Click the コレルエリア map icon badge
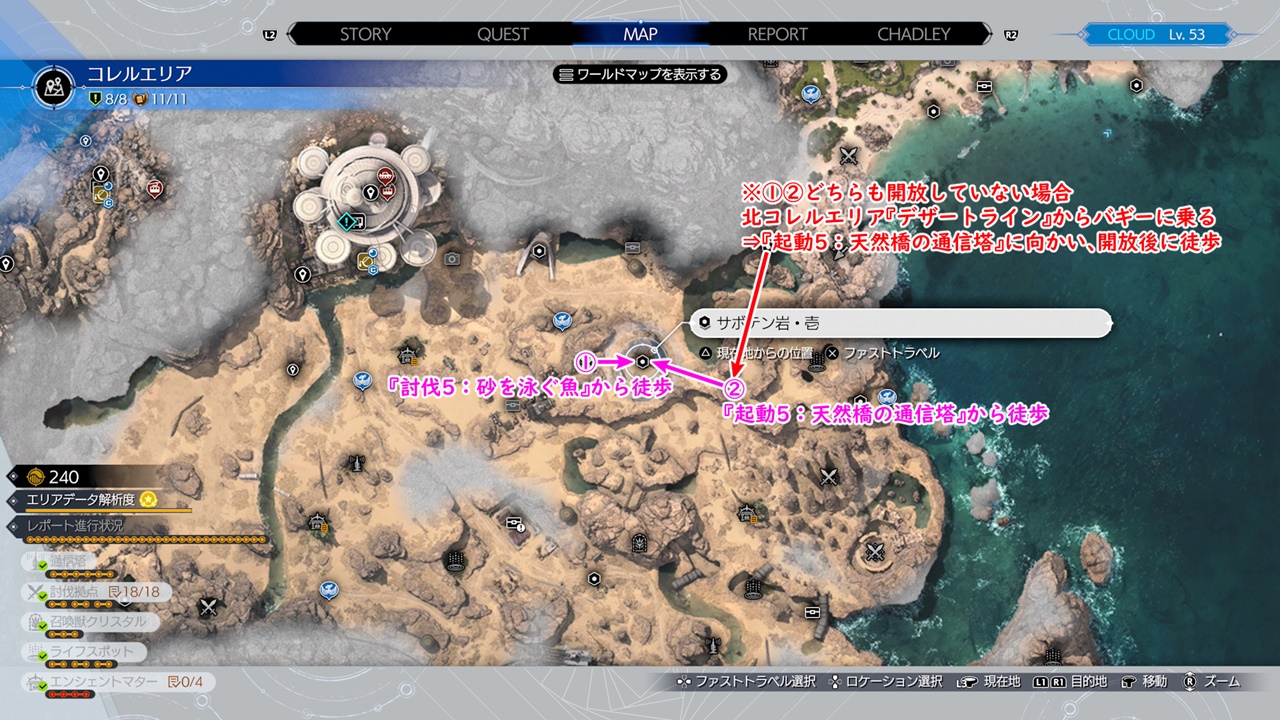Screen dimensions: 1280x720 55,87
